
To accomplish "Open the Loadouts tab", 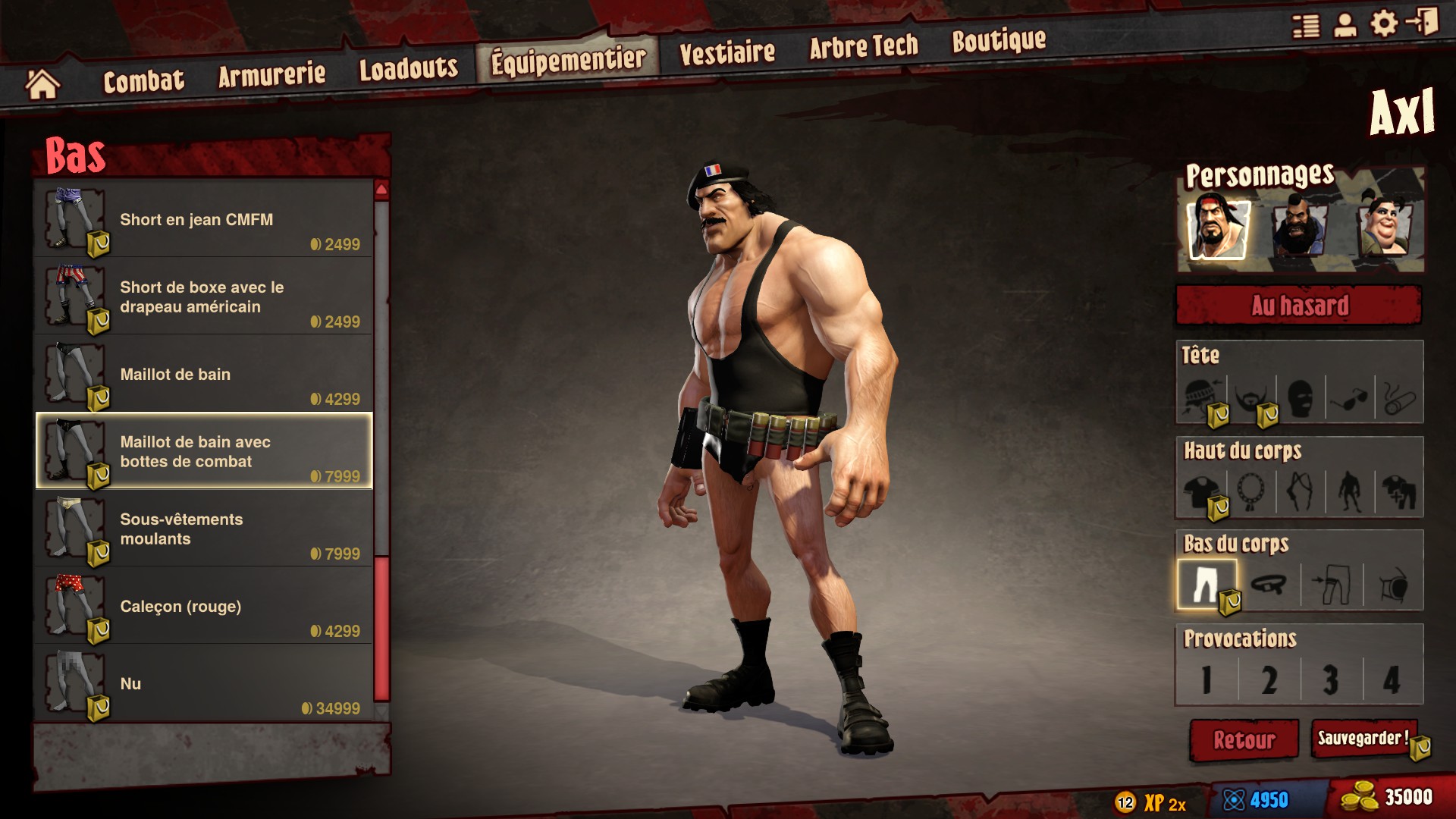I will pyautogui.click(x=408, y=68).
